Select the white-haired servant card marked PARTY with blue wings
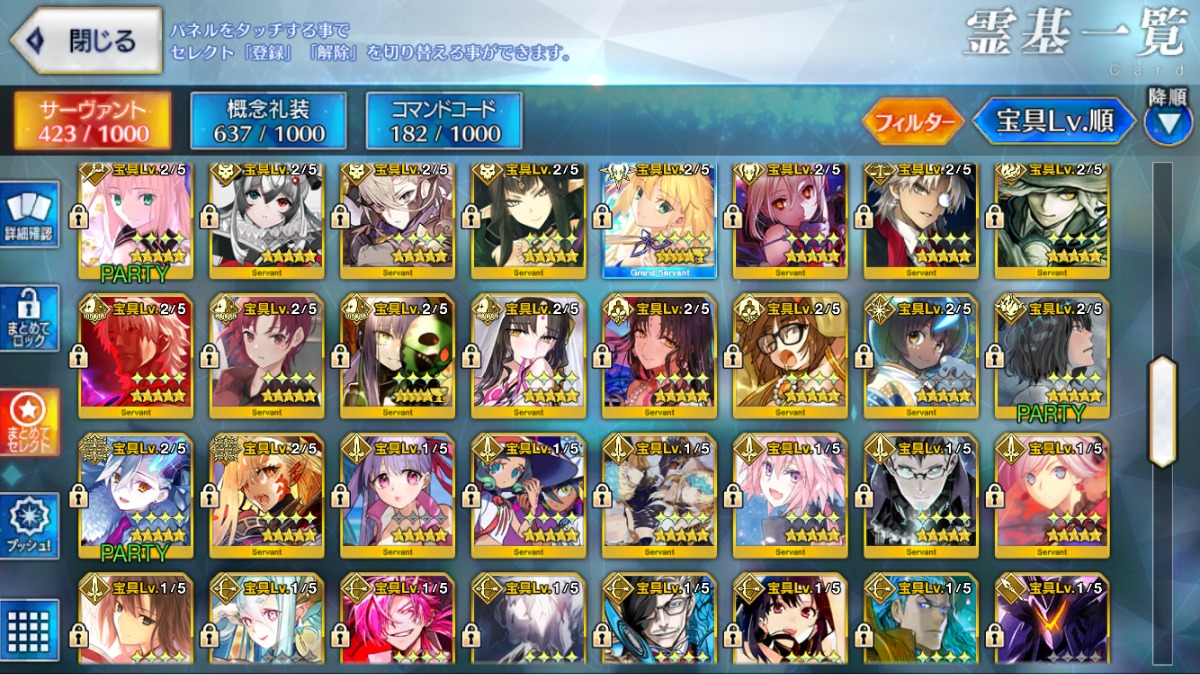Image resolution: width=1200 pixels, height=674 pixels. tap(136, 495)
